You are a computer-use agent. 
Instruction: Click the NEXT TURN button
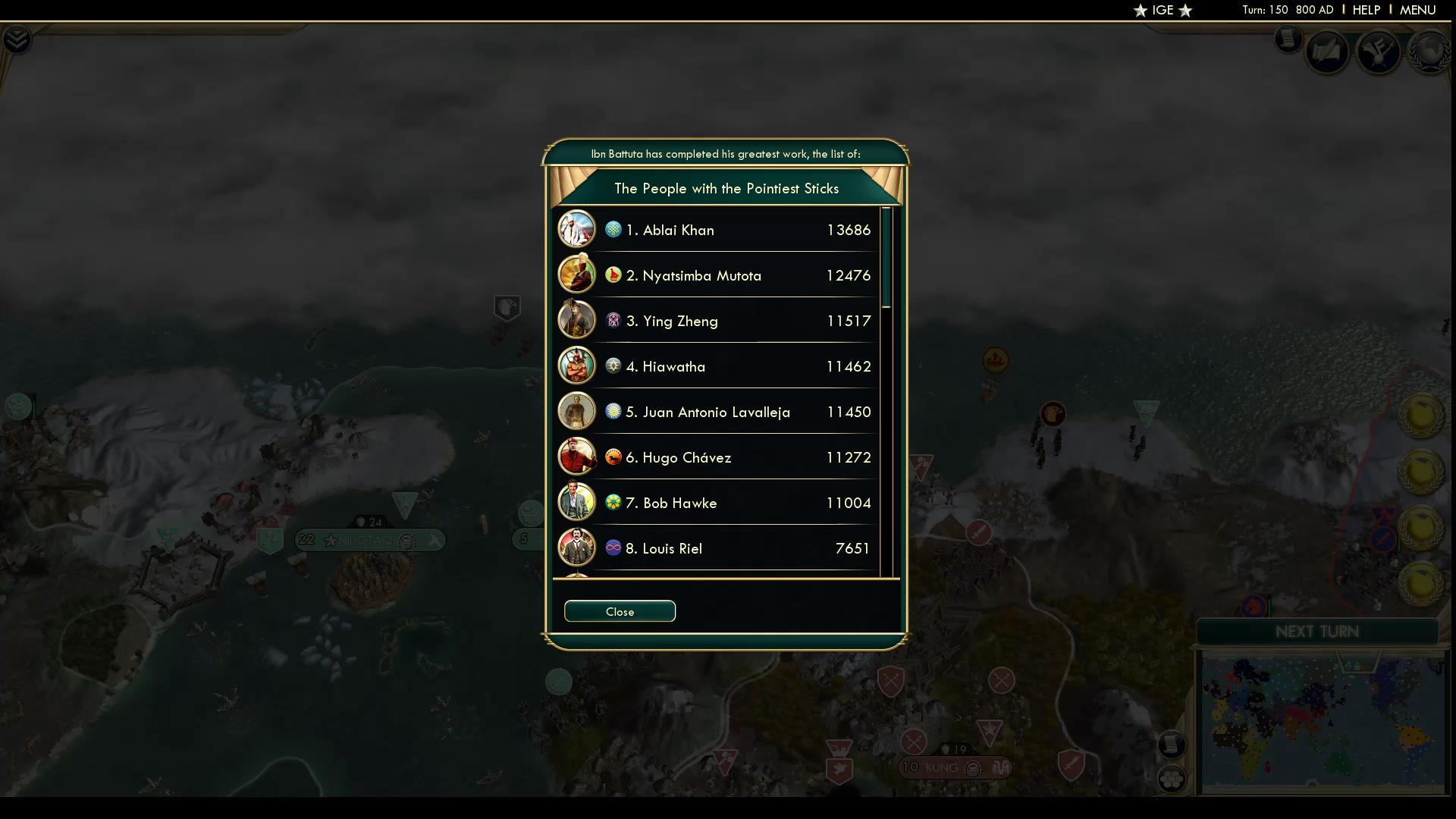pos(1317,631)
